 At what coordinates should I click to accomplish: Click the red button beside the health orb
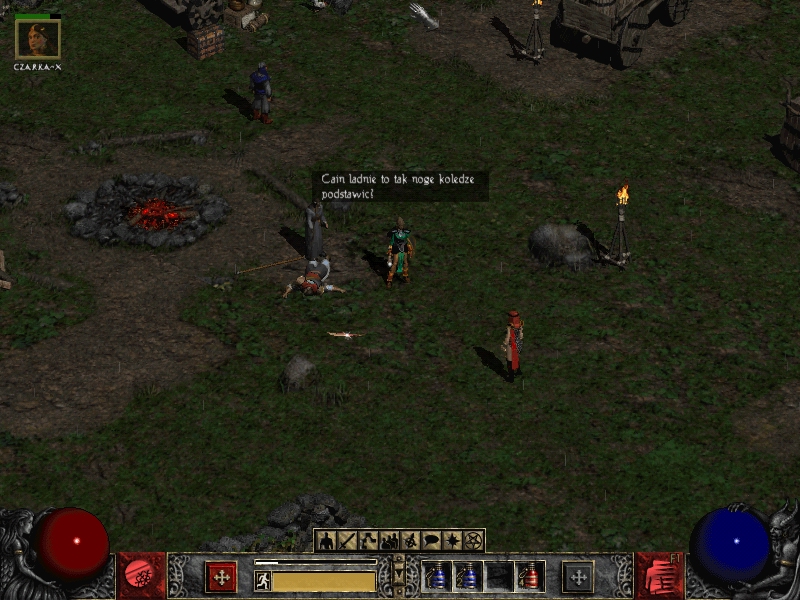point(141,577)
